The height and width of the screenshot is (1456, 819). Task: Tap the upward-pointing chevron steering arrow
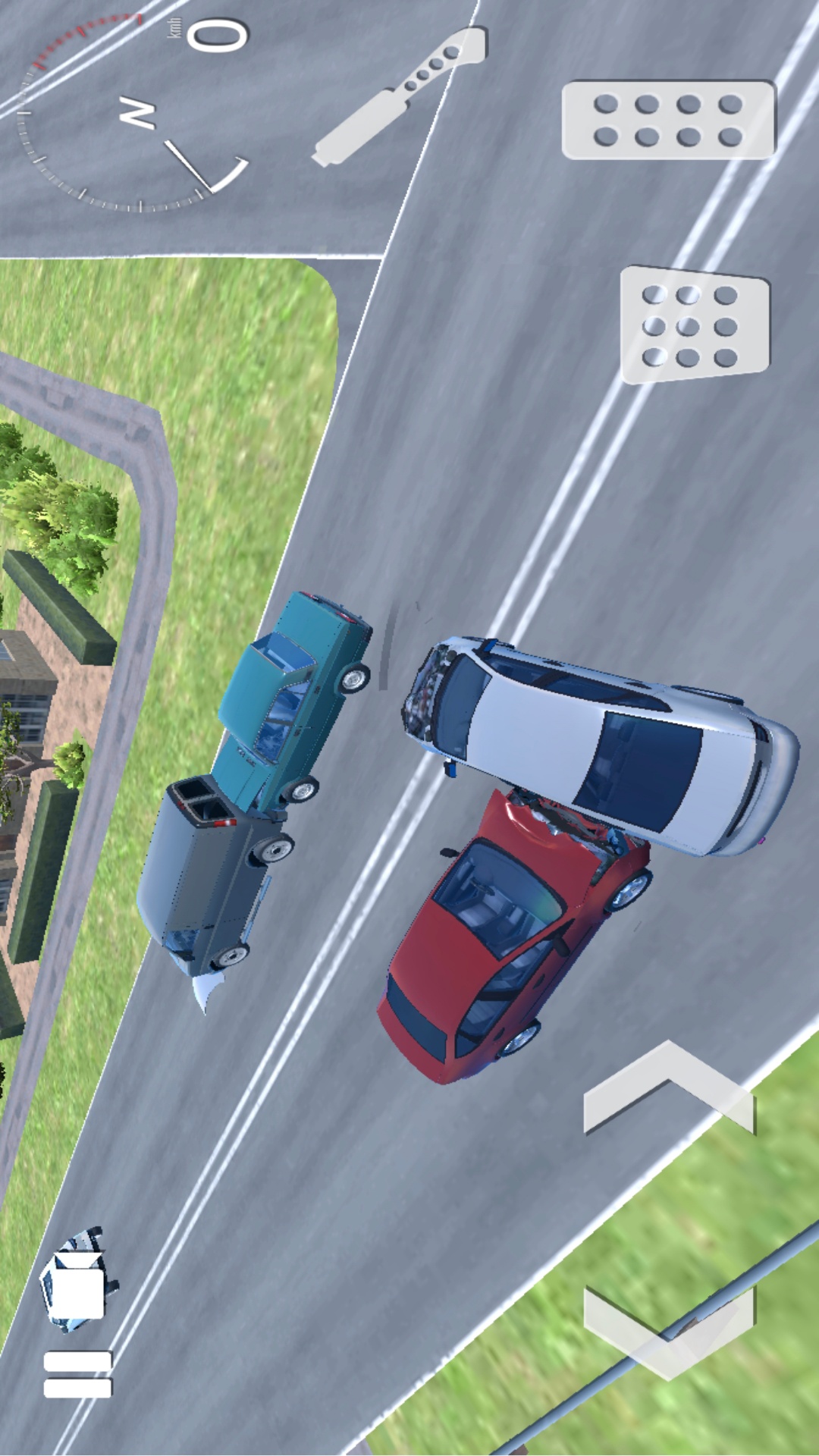coord(669,1089)
